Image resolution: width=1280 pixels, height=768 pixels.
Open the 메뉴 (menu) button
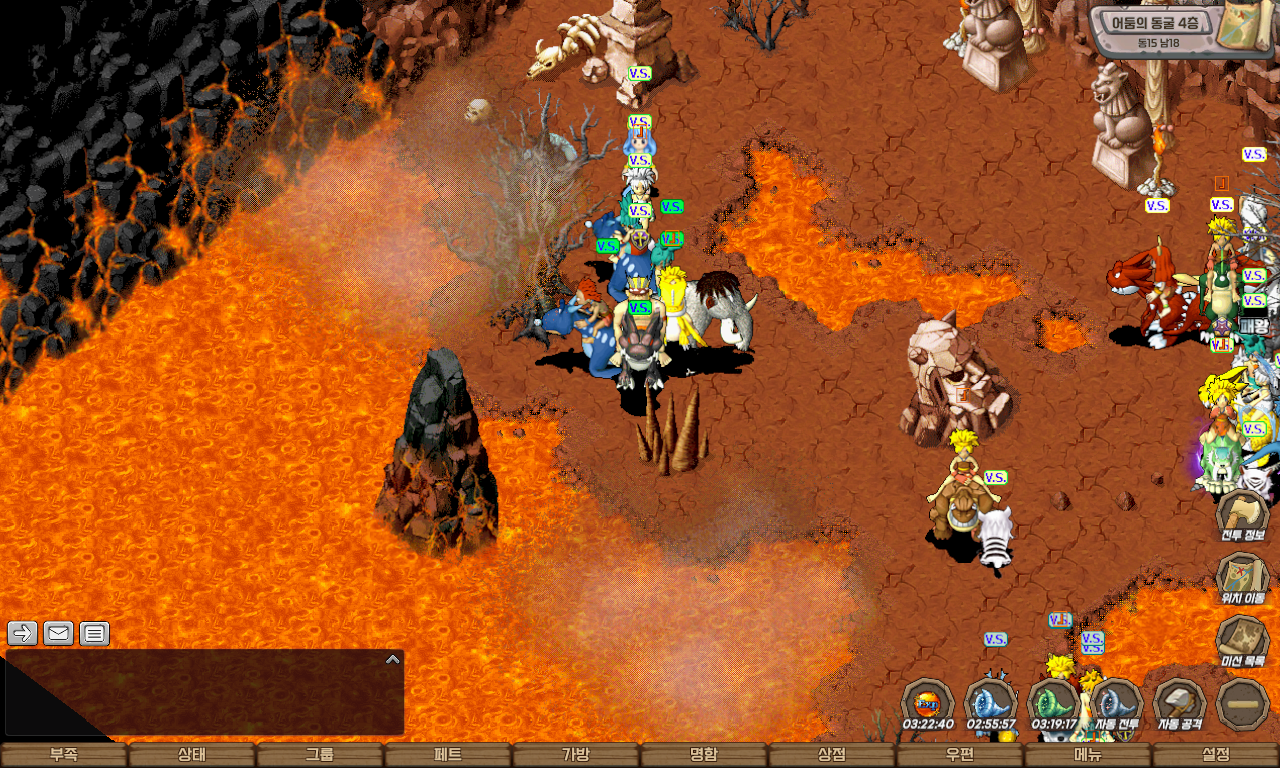click(1088, 755)
